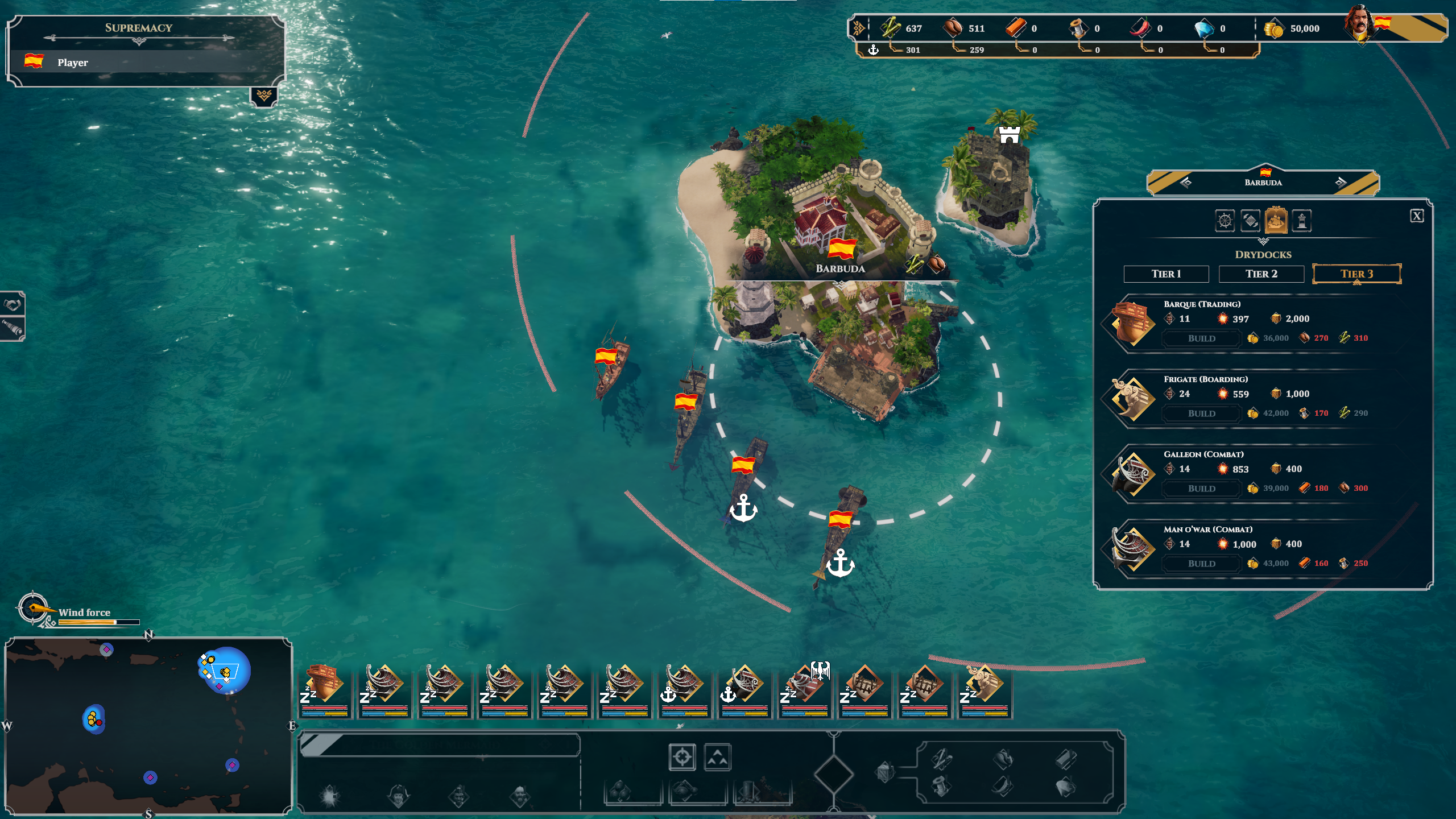Screen dimensions: 1456x819
Task: Build the Man O'War combat ship
Action: (1201, 564)
